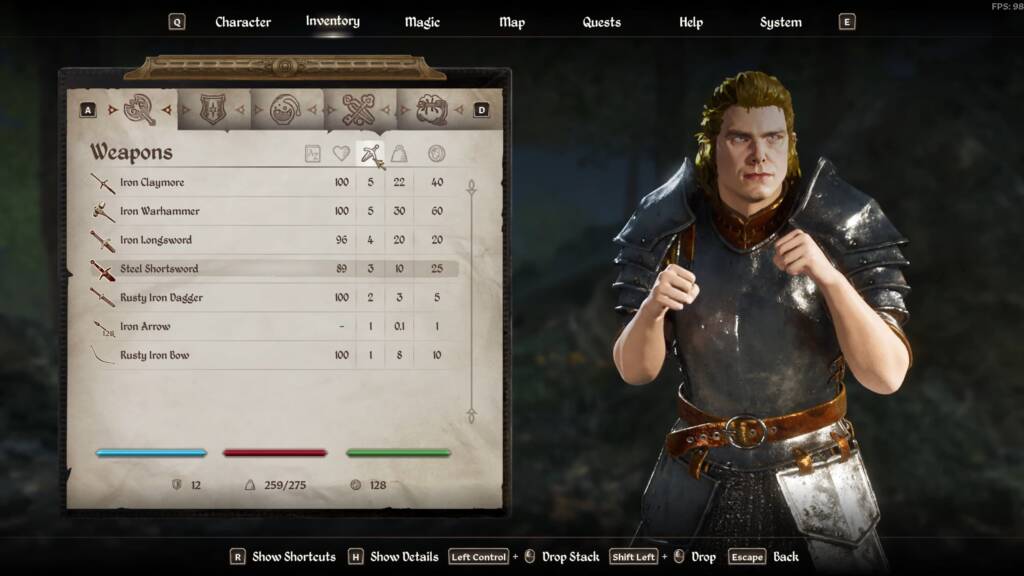Open the Help menu

coord(690,22)
